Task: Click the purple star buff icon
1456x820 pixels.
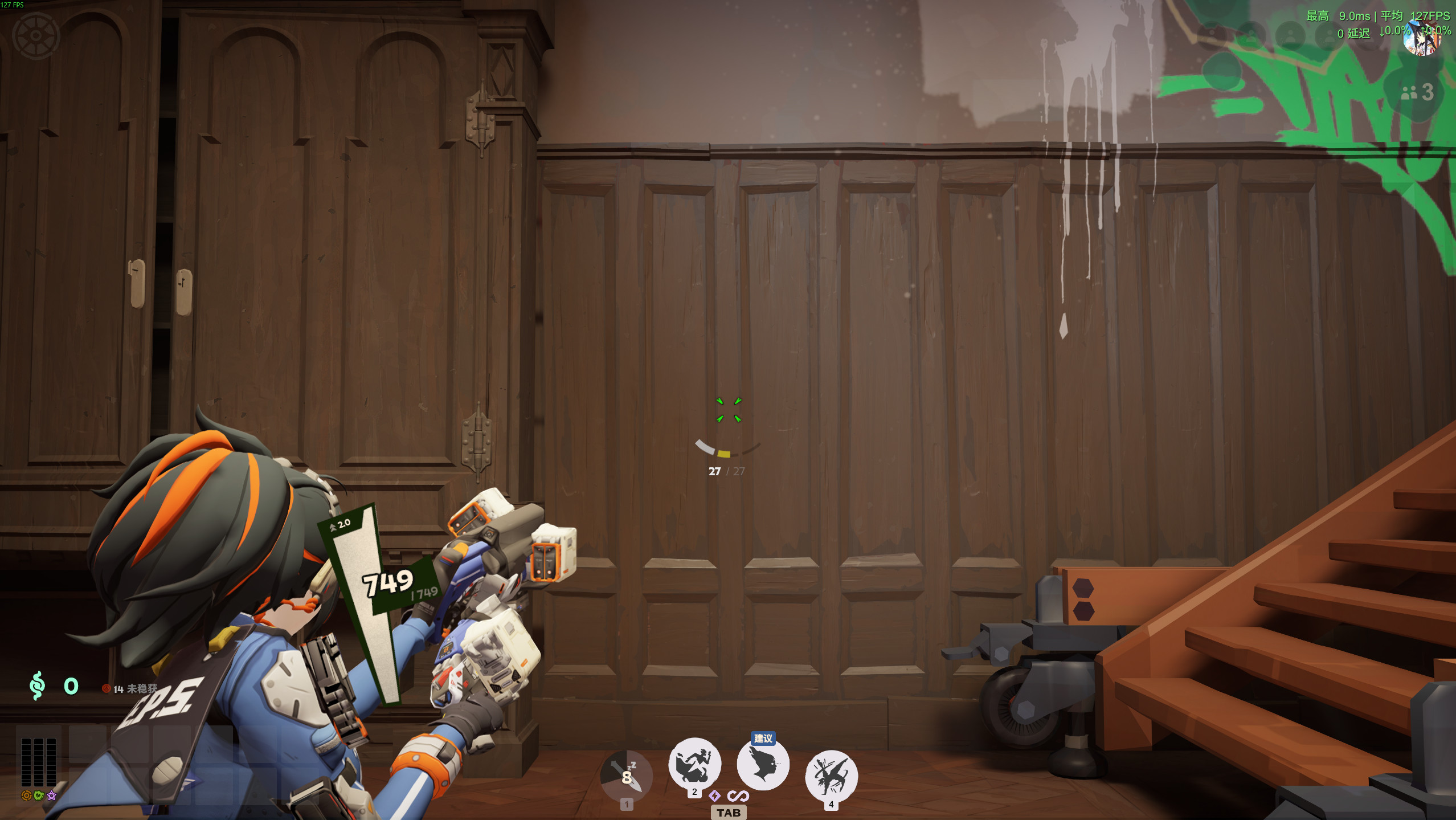Action: [52, 794]
